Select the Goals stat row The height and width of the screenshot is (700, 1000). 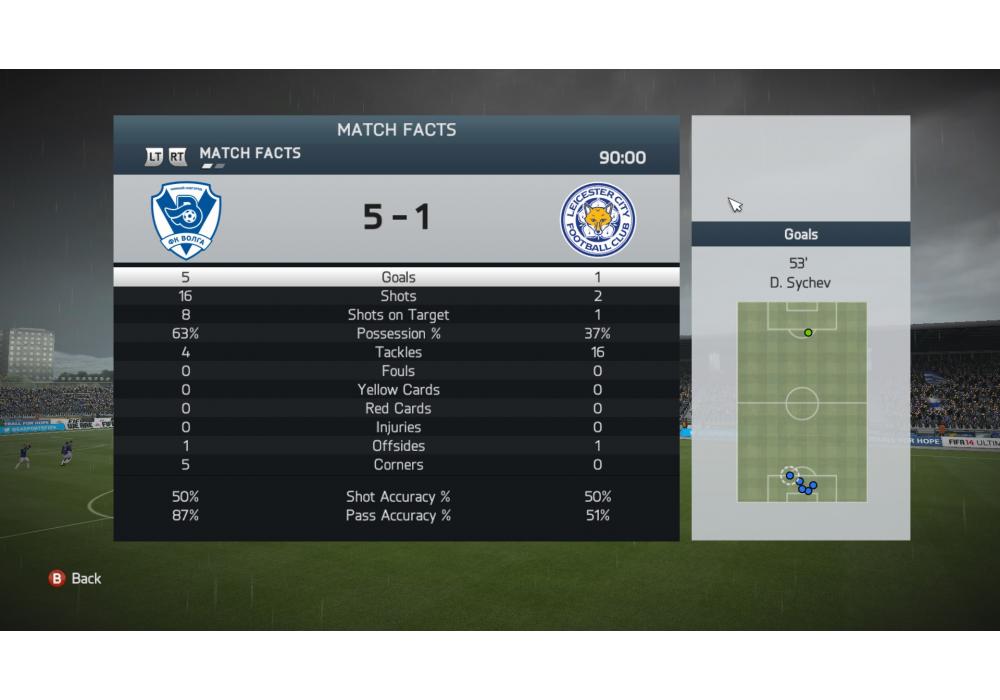pyautogui.click(x=398, y=277)
